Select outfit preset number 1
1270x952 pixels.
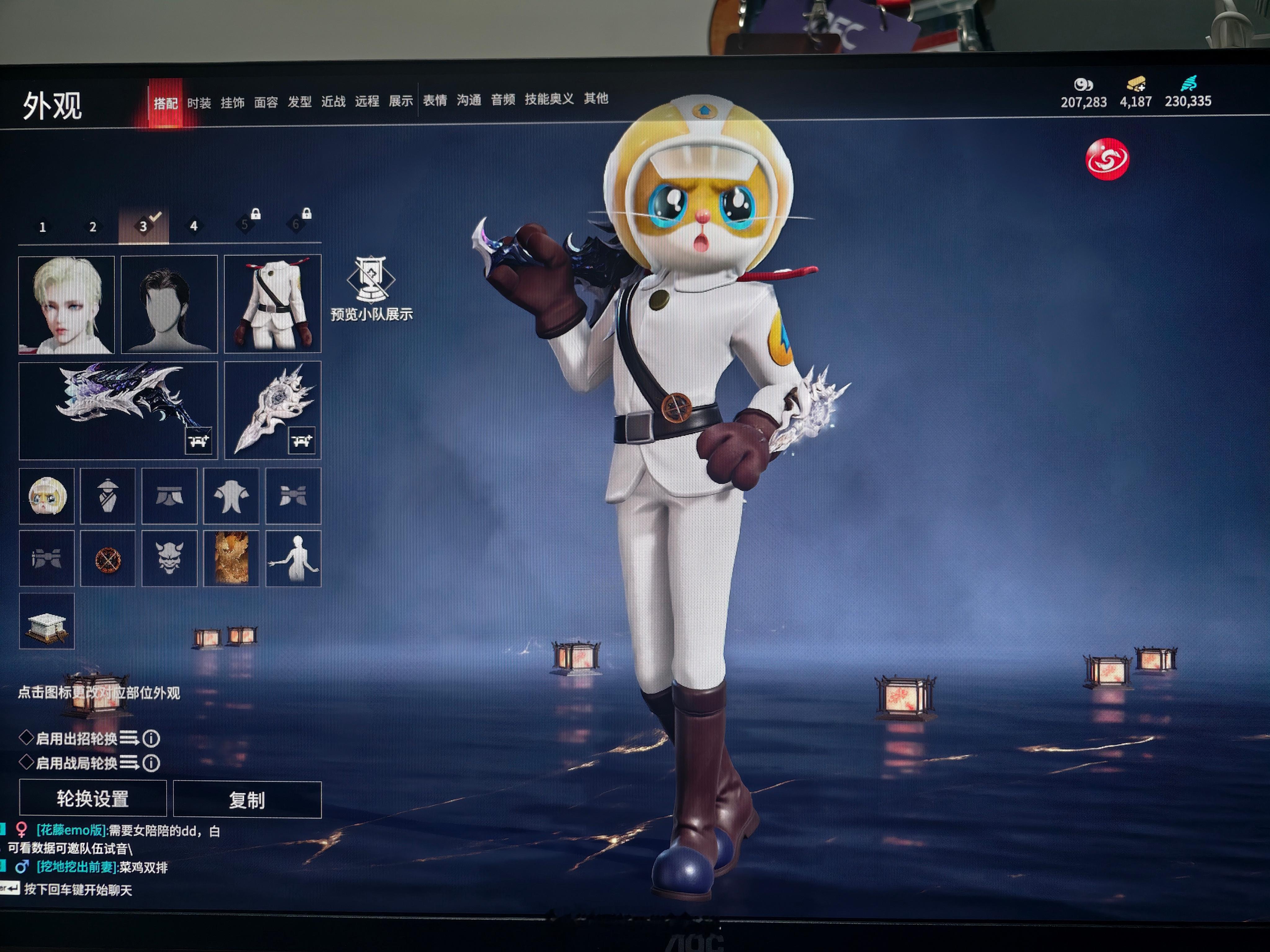[42, 227]
